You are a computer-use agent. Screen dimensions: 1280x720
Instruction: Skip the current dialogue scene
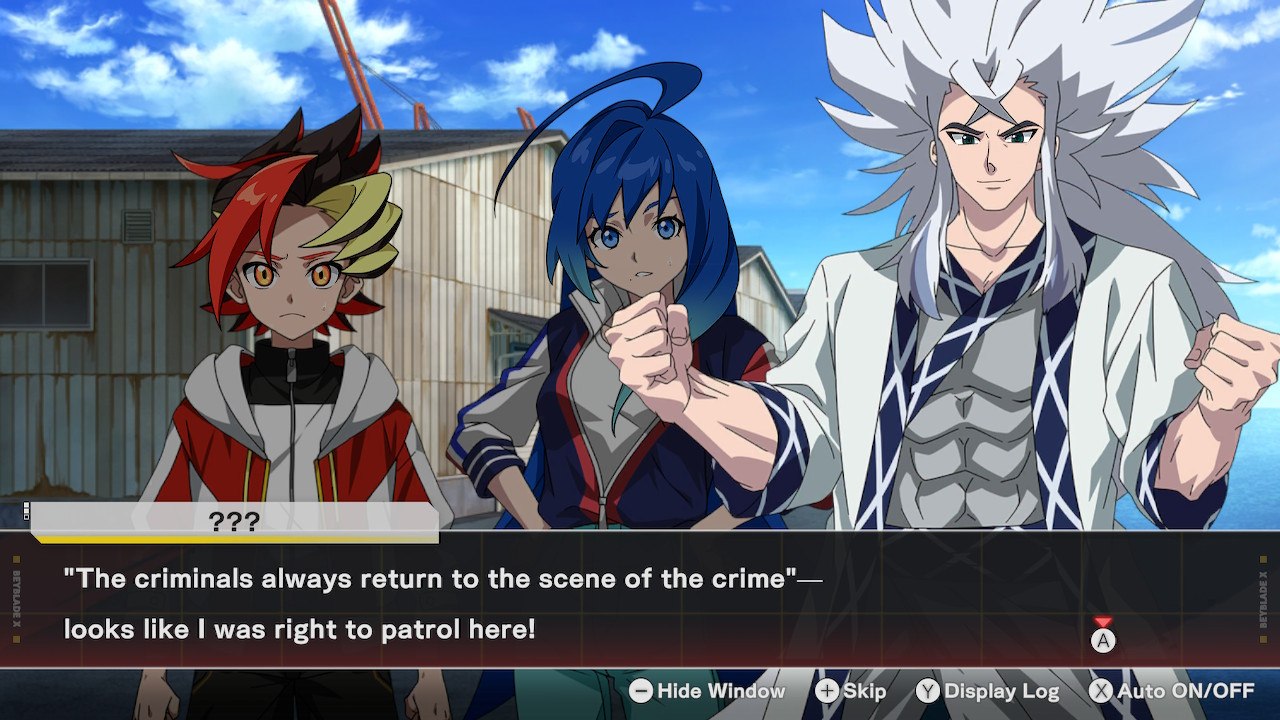(851, 691)
